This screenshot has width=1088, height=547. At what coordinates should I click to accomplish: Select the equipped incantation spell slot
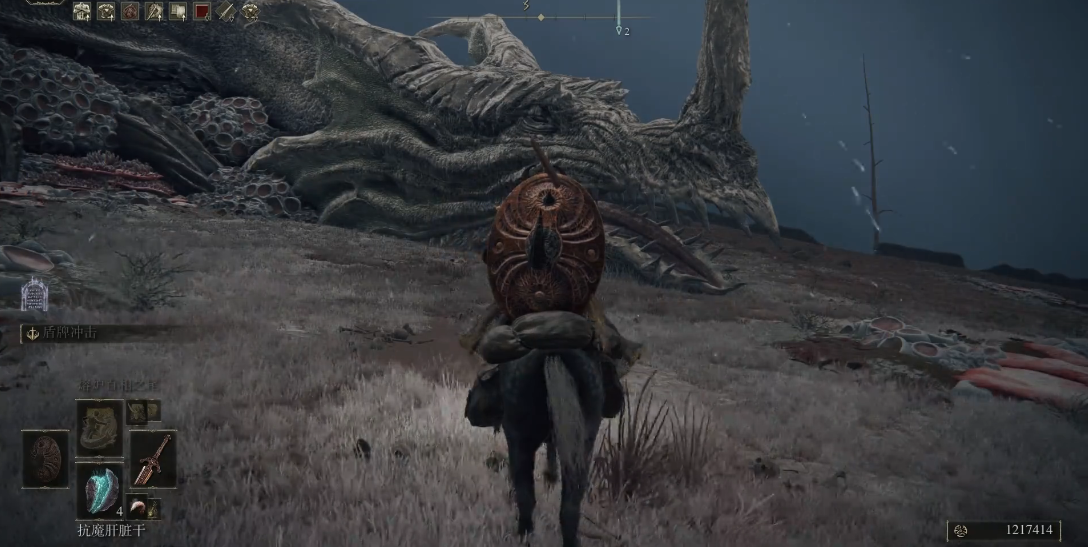pos(100,427)
